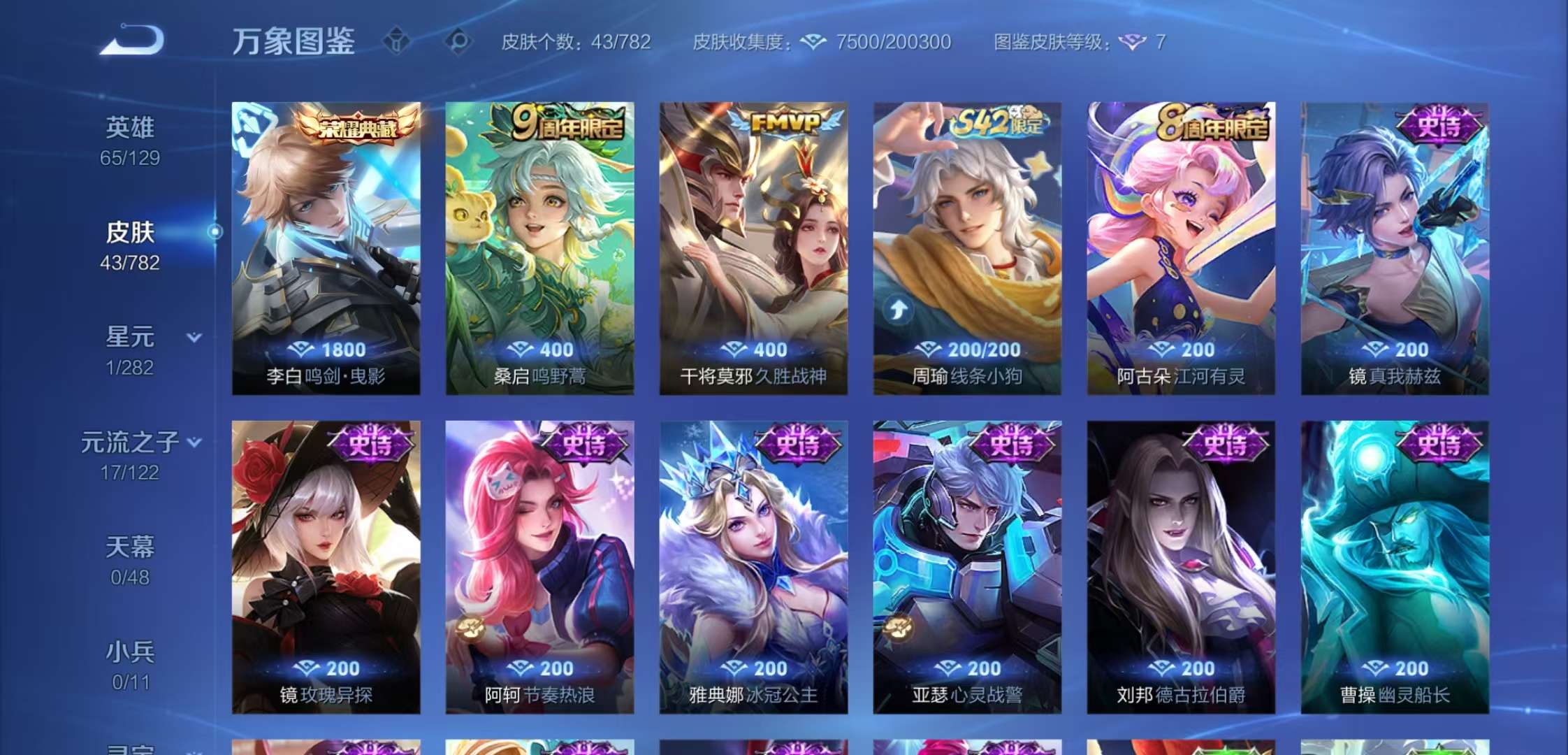Click the 9周年限定 badge on 桑启 card

567,123
